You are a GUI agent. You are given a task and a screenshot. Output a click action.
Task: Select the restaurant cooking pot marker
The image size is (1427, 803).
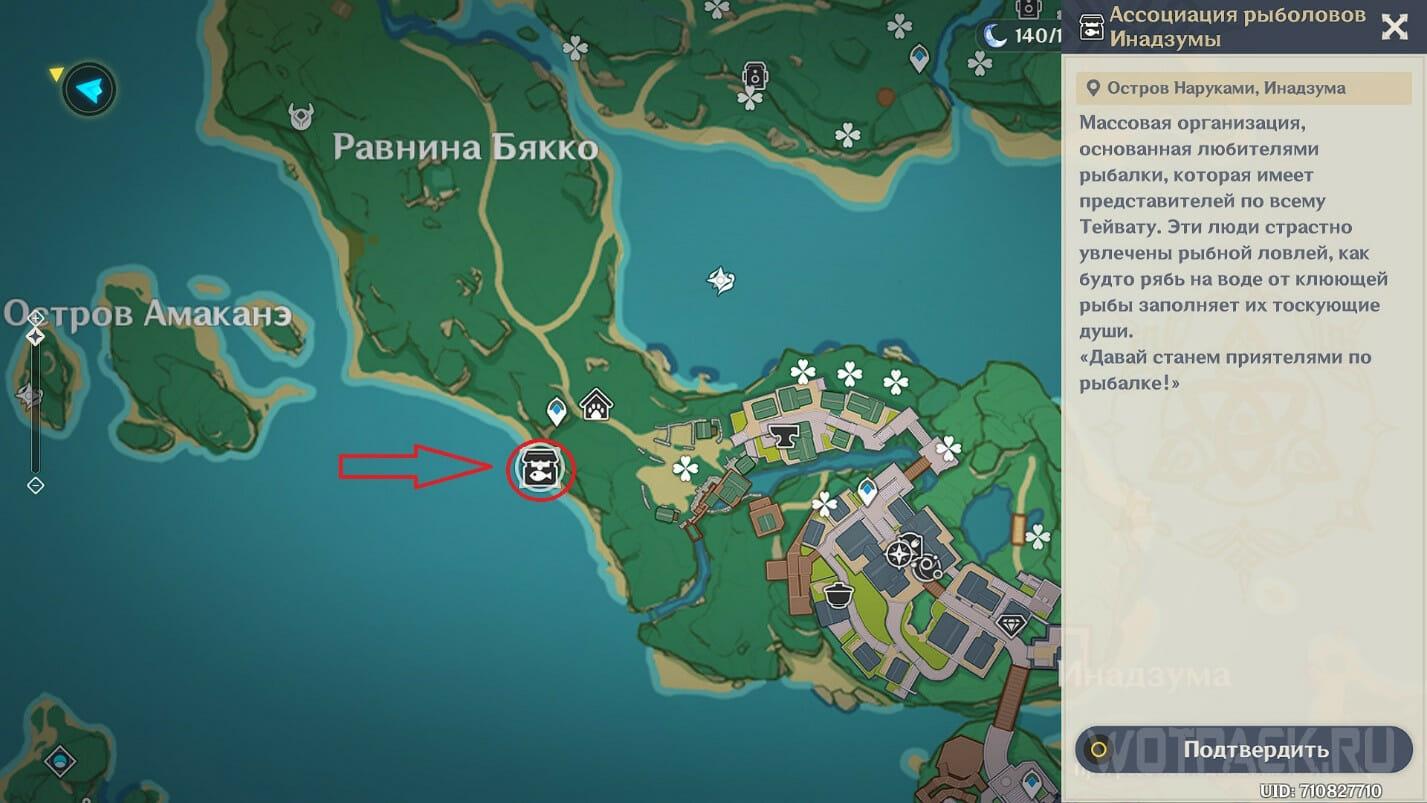click(837, 594)
